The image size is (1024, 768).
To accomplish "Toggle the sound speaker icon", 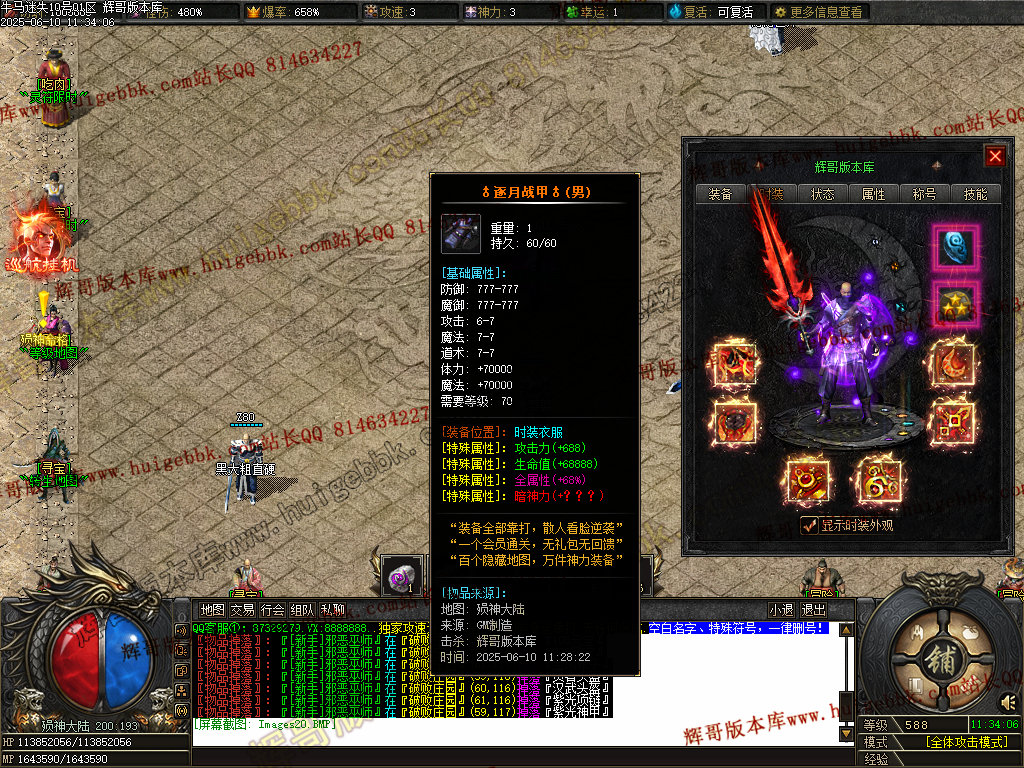I will click(x=1008, y=701).
